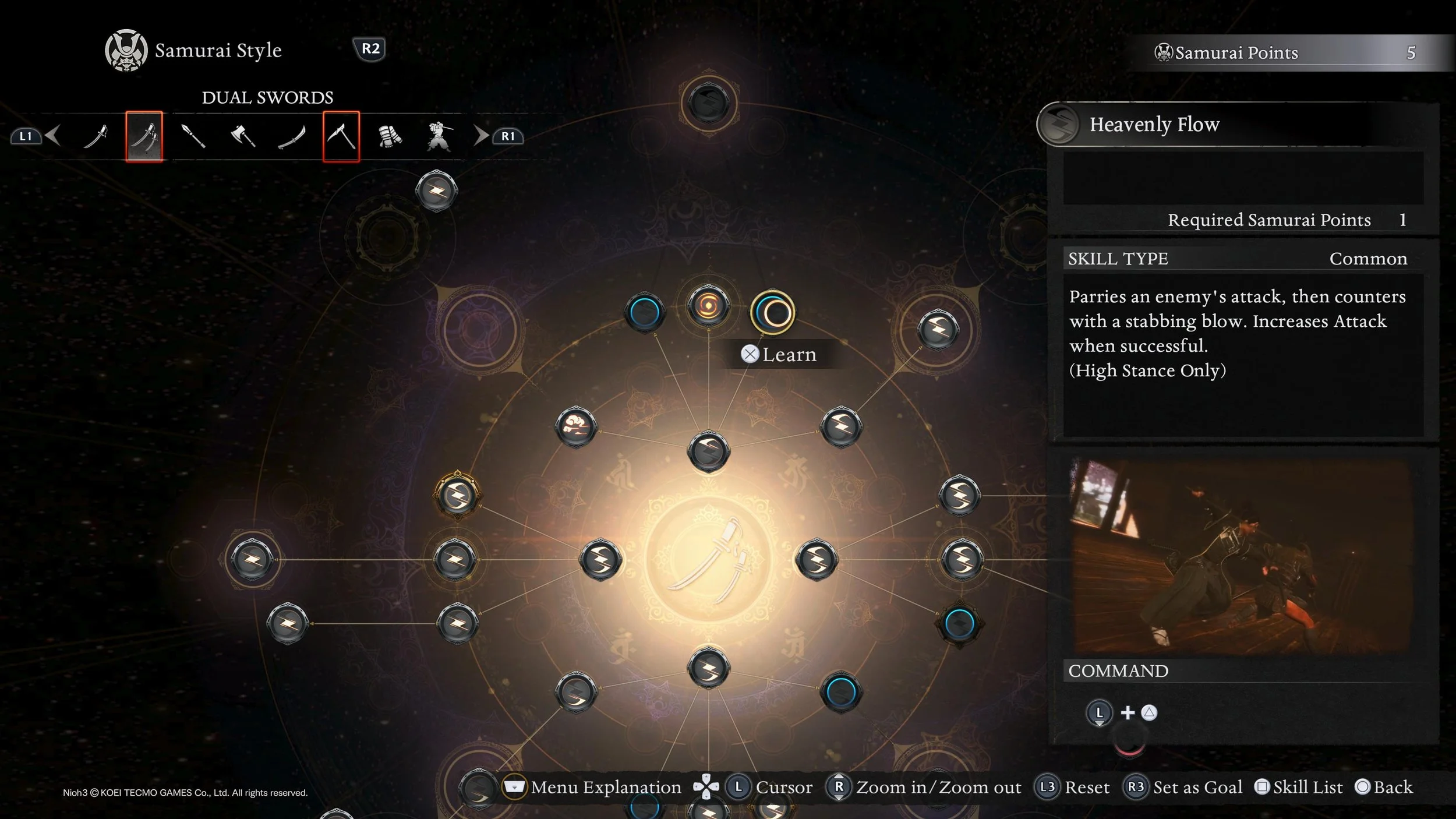
Task: Reset the skill tree view
Action: [x=1073, y=788]
